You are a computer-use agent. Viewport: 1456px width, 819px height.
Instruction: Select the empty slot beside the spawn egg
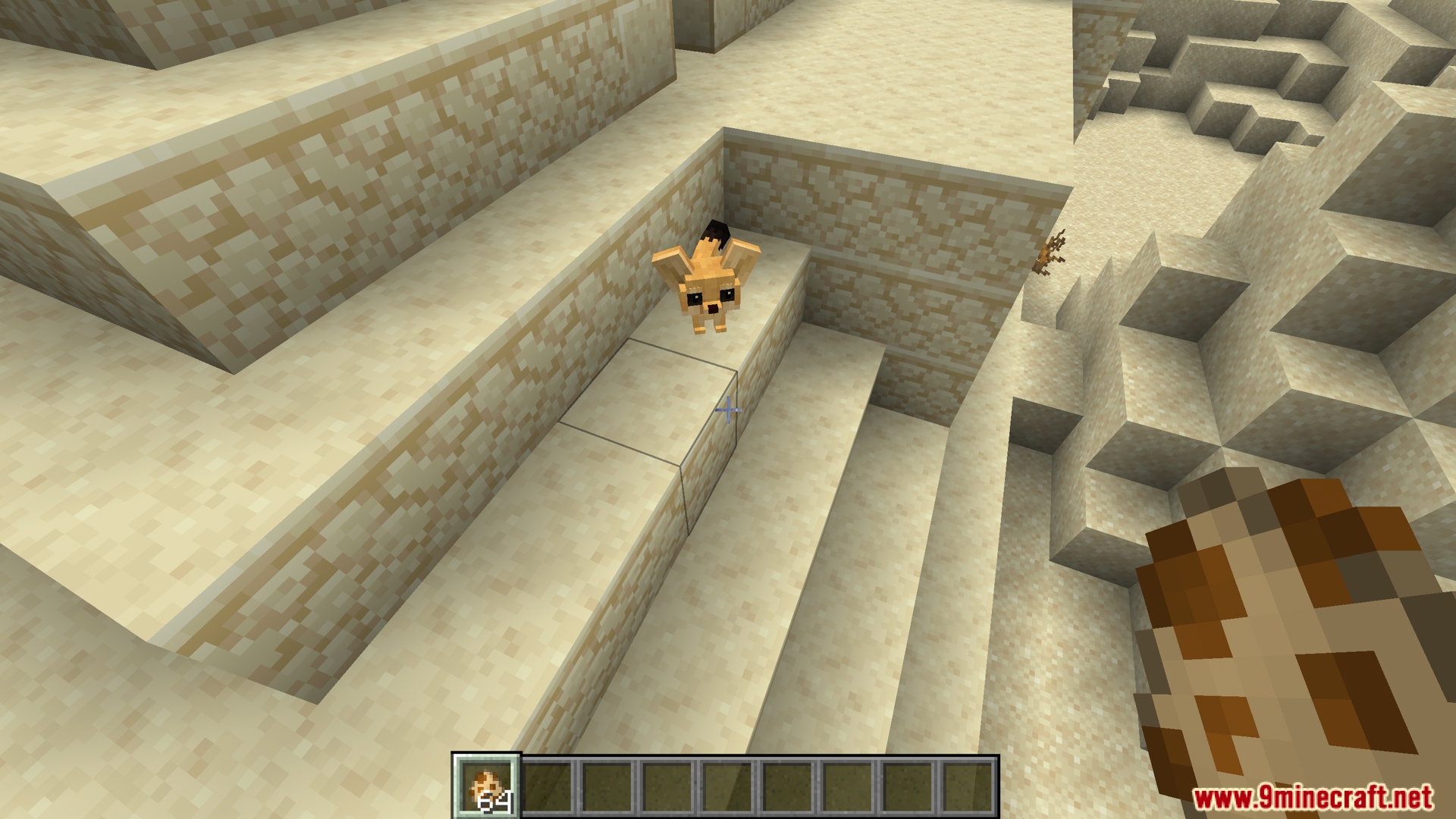click(547, 786)
